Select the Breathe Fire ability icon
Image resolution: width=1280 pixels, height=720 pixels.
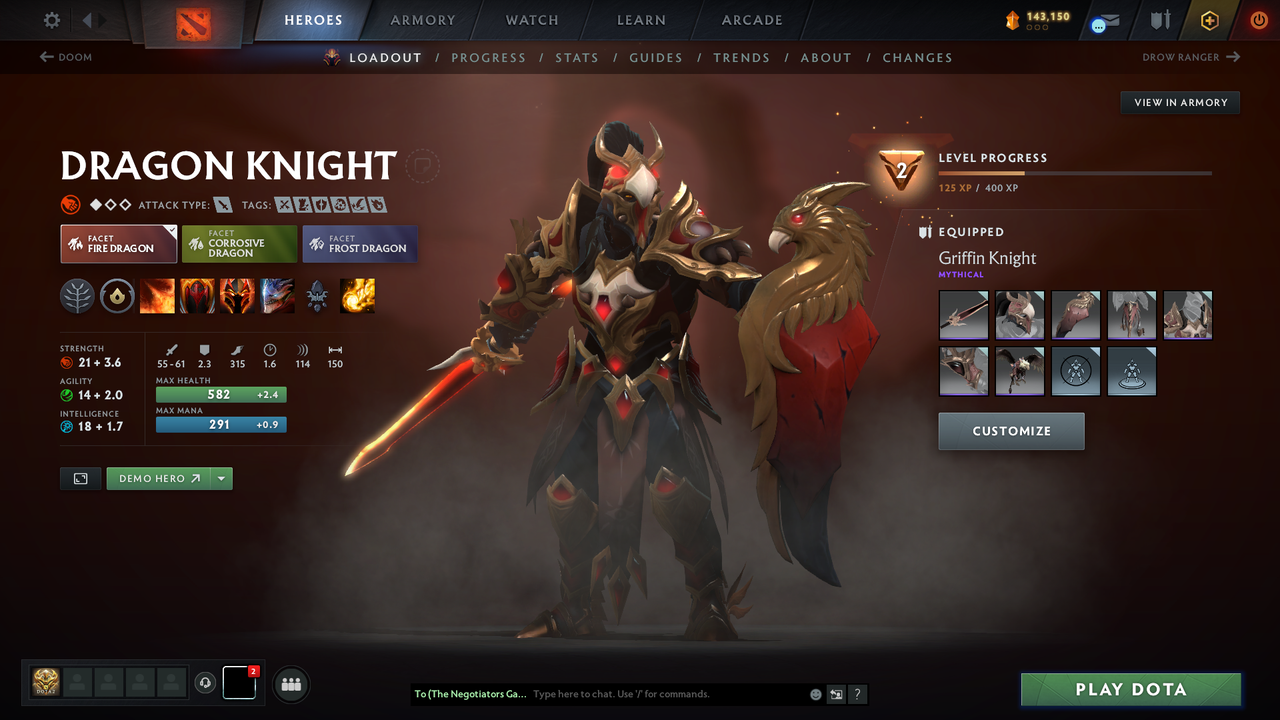(x=157, y=295)
